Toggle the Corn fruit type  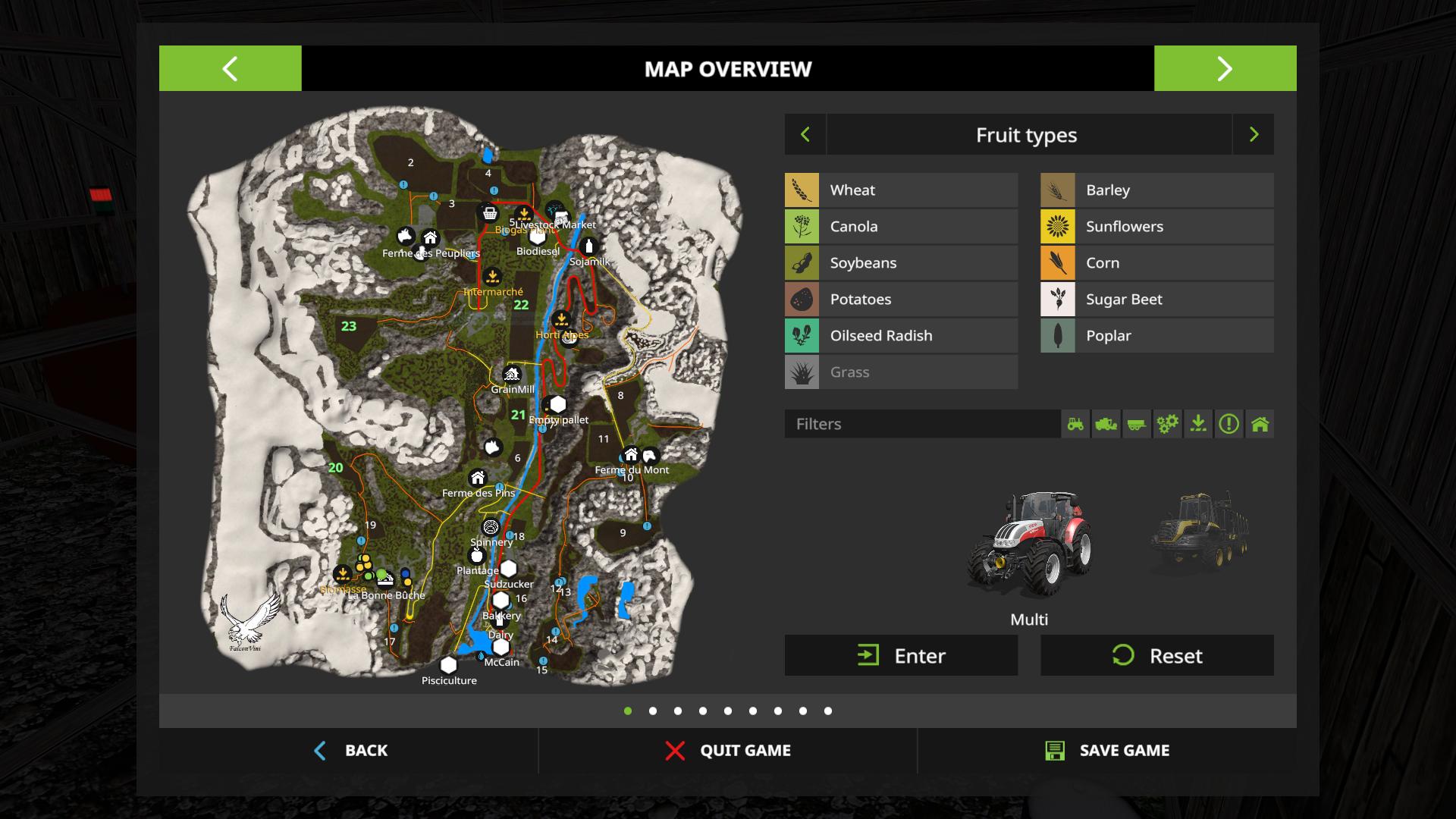[x=1156, y=263]
